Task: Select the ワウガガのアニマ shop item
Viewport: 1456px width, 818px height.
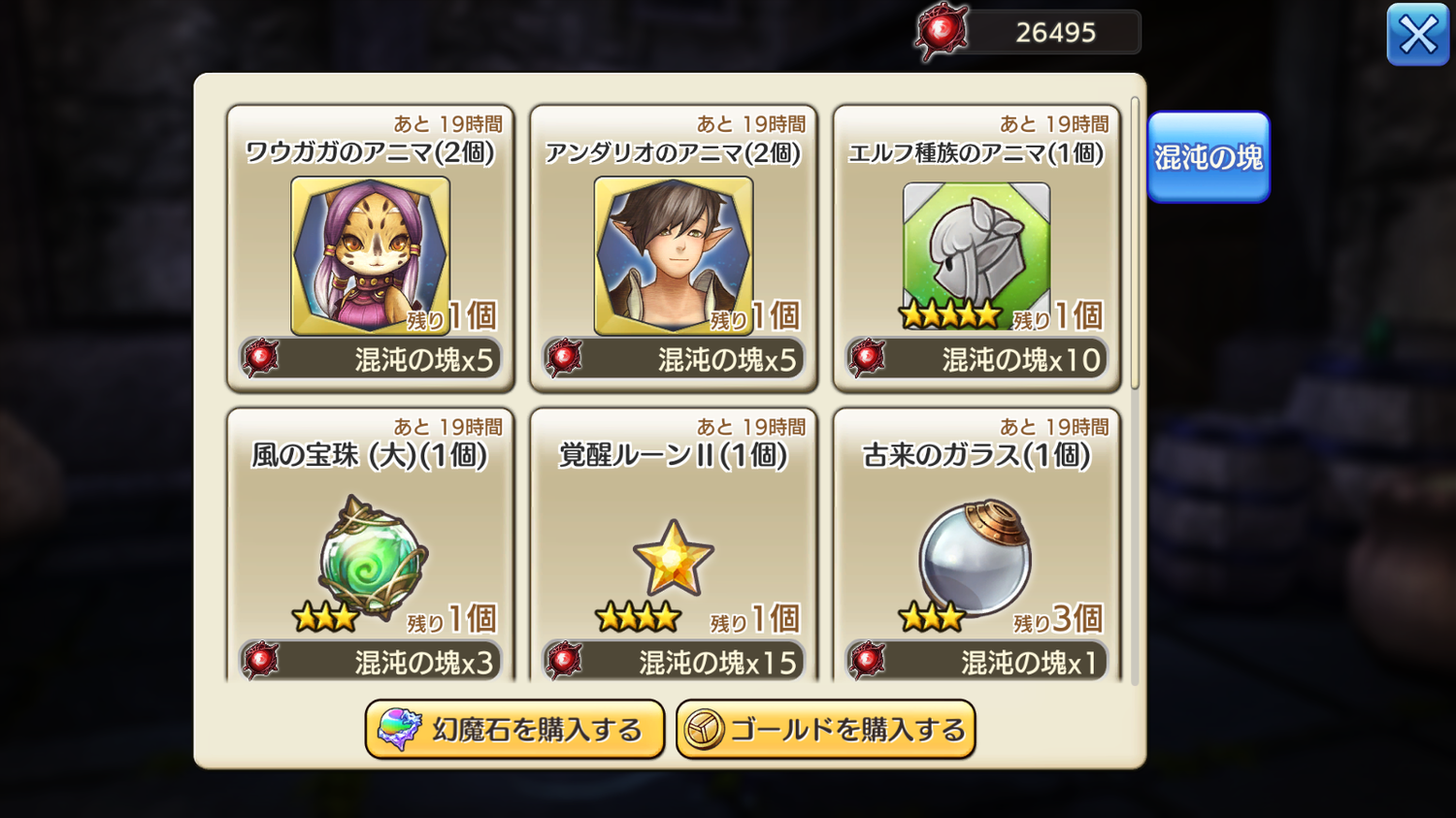Action: click(x=370, y=255)
